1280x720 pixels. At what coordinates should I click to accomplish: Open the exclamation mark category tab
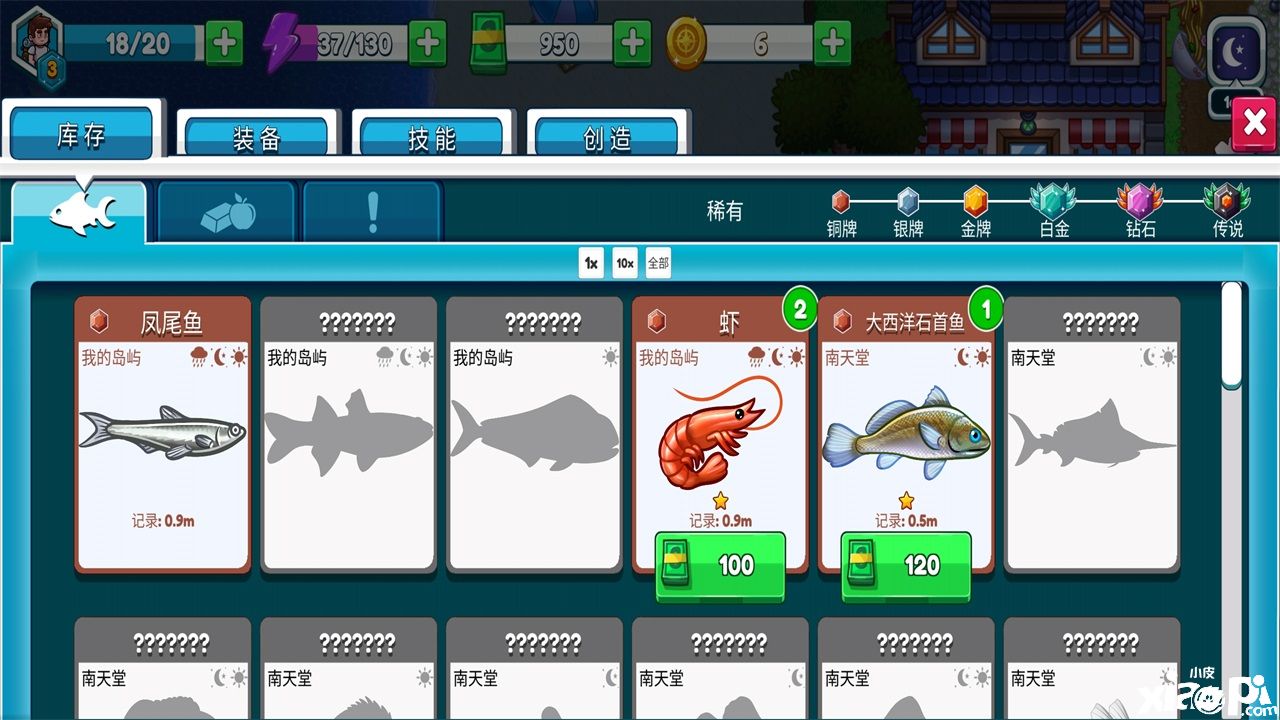[373, 212]
